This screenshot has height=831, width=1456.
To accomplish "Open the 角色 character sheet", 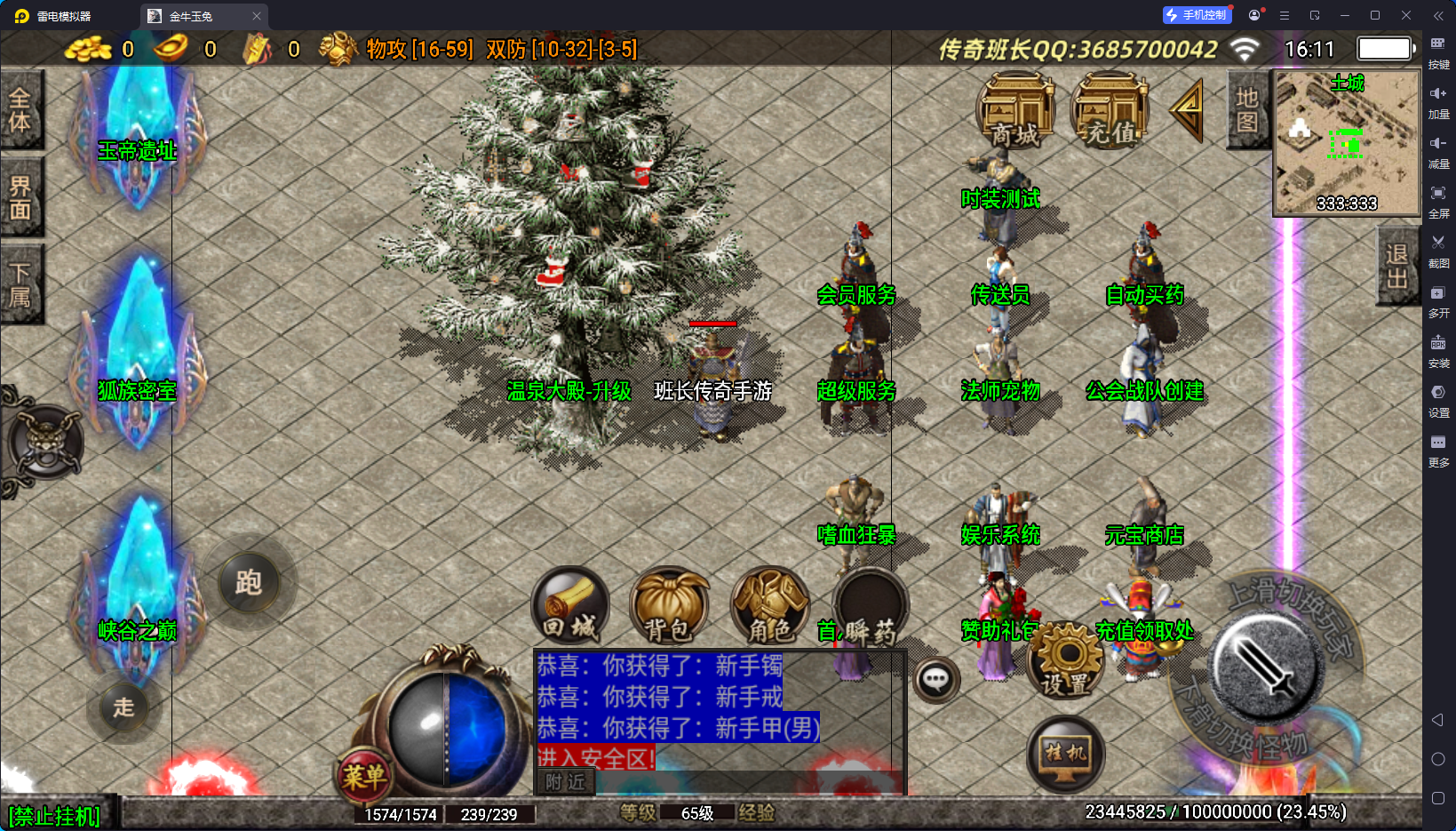I will [x=769, y=606].
